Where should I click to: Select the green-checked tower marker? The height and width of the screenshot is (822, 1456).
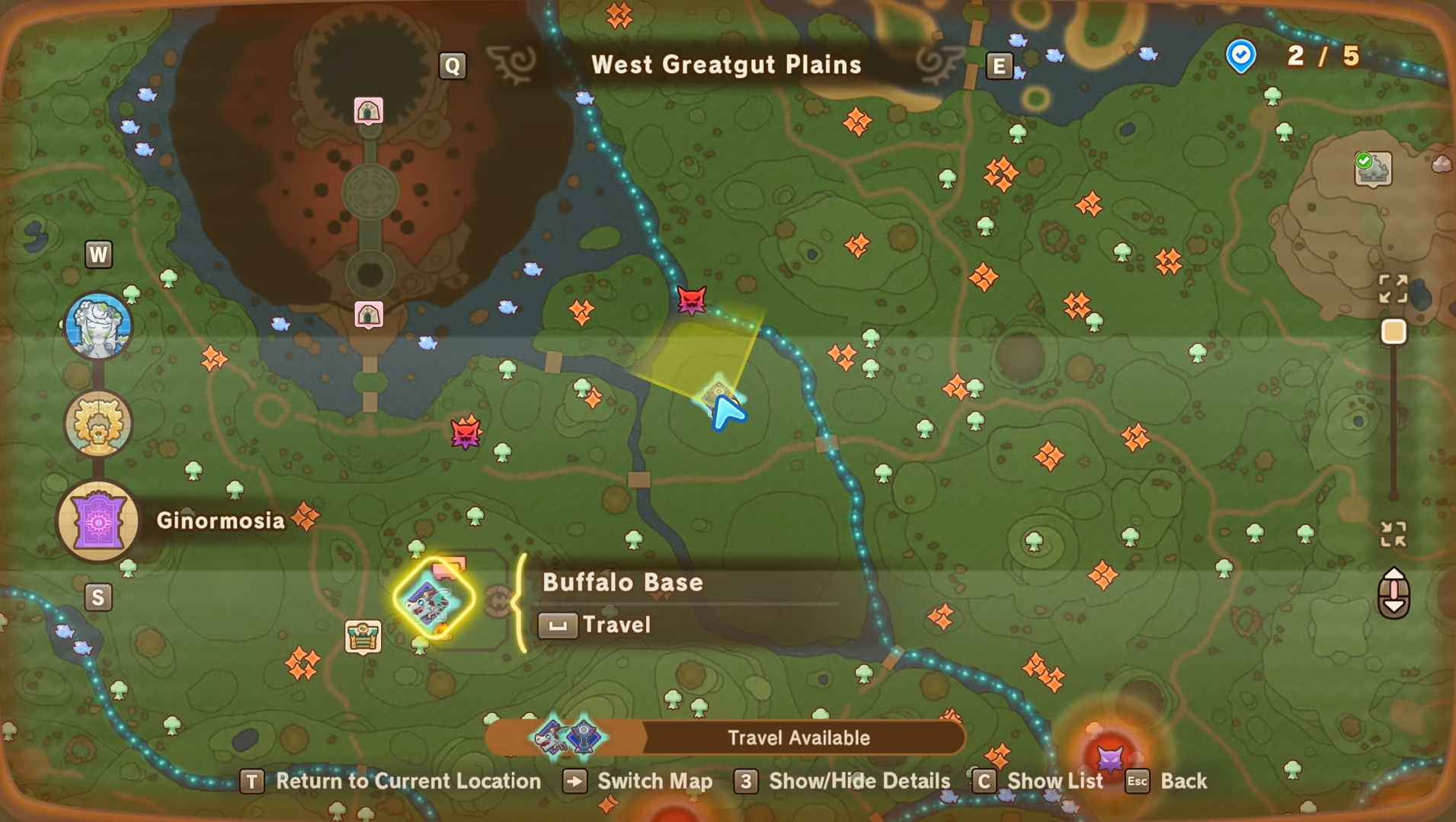[1372, 168]
